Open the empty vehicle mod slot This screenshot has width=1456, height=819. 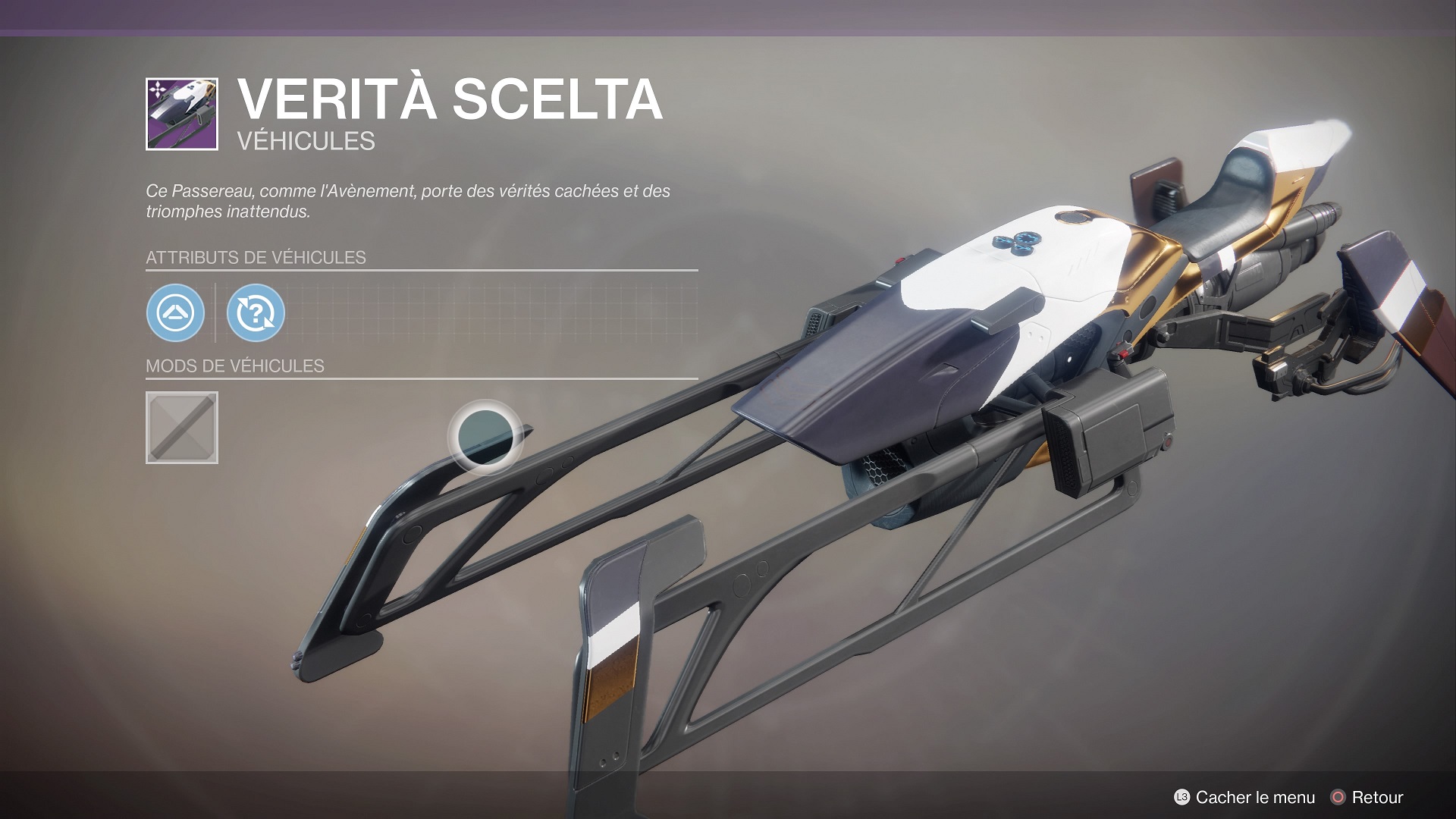tap(182, 428)
